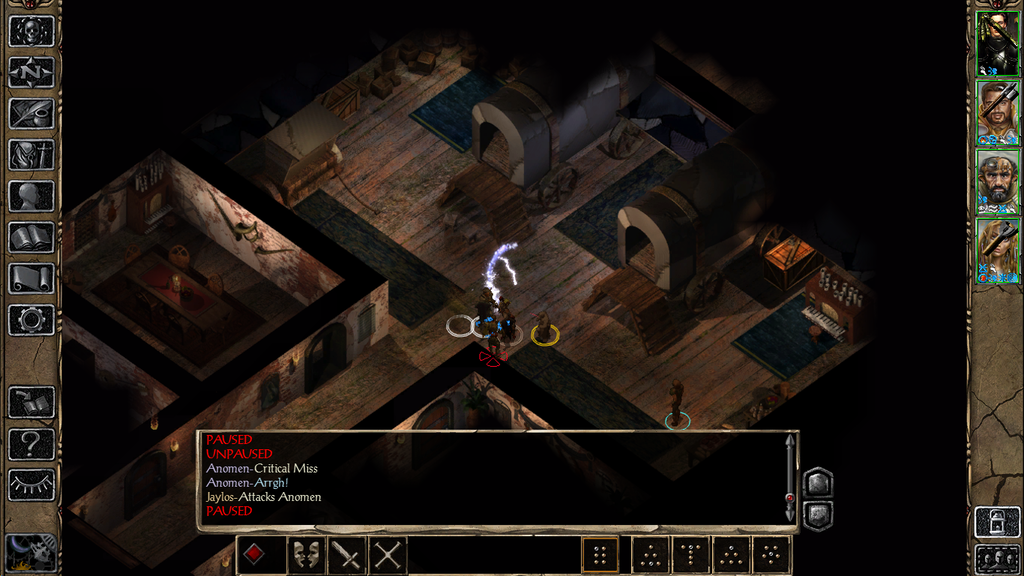This screenshot has height=576, width=1024.
Task: Select the triangle party formation
Action: click(x=731, y=555)
